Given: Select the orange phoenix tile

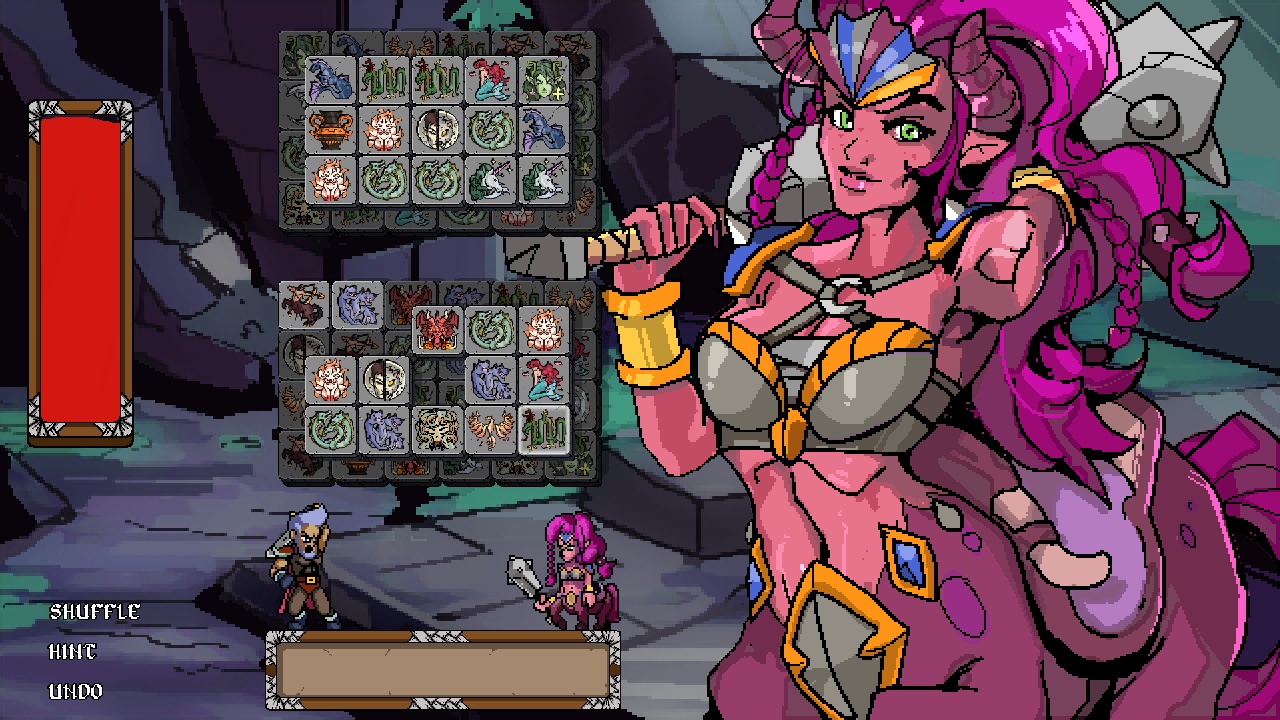Looking at the screenshot, I should [492, 427].
